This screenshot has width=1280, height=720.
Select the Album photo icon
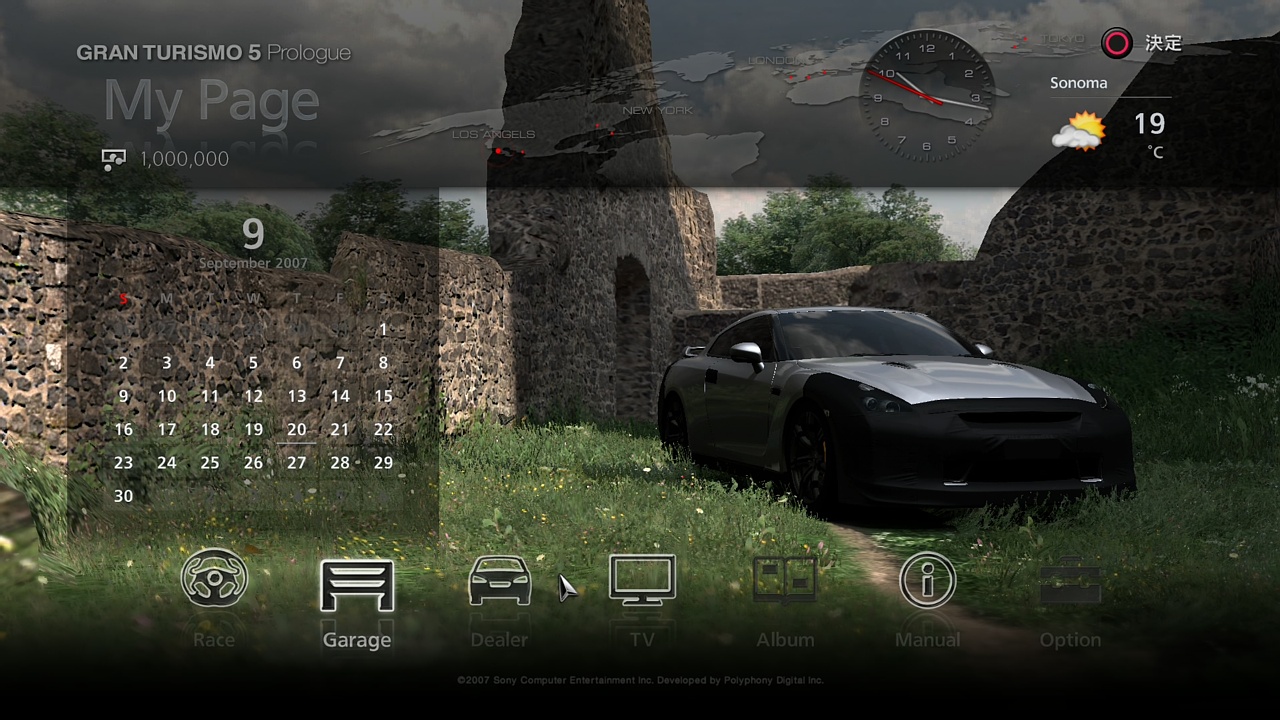click(786, 581)
